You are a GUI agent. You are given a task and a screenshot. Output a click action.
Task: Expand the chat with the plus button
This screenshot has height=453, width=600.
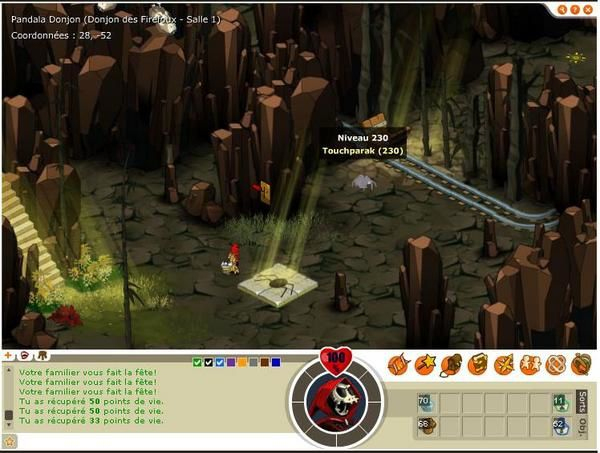(9, 355)
